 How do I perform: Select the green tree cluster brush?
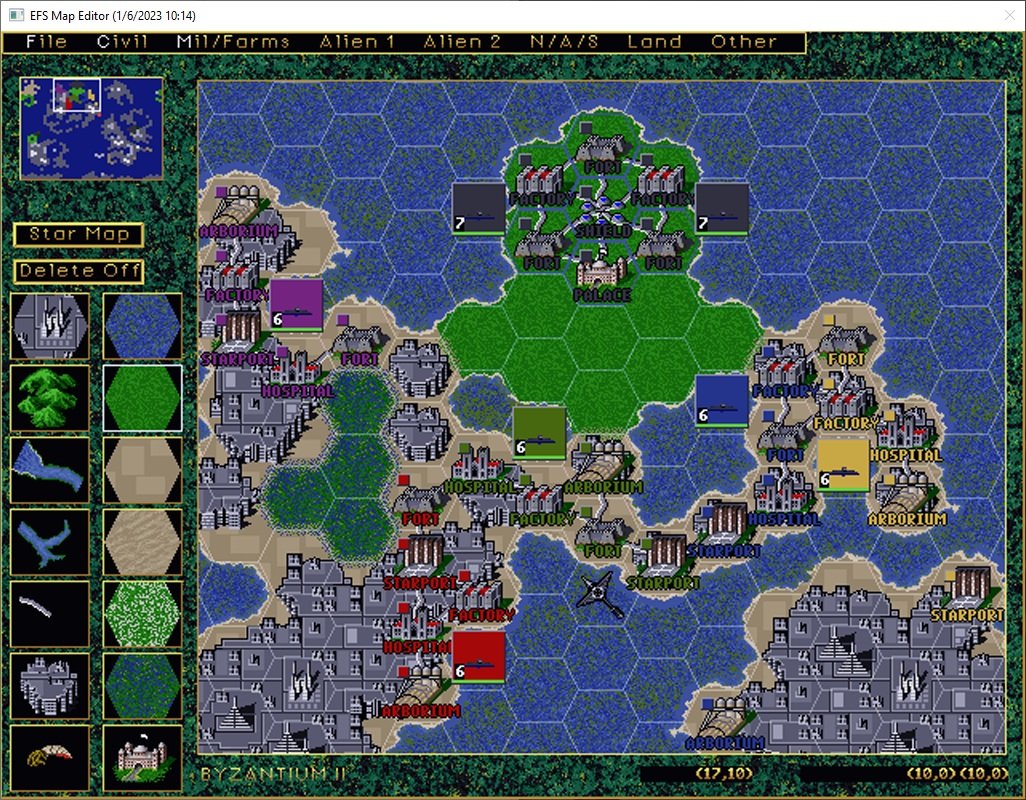(50, 397)
